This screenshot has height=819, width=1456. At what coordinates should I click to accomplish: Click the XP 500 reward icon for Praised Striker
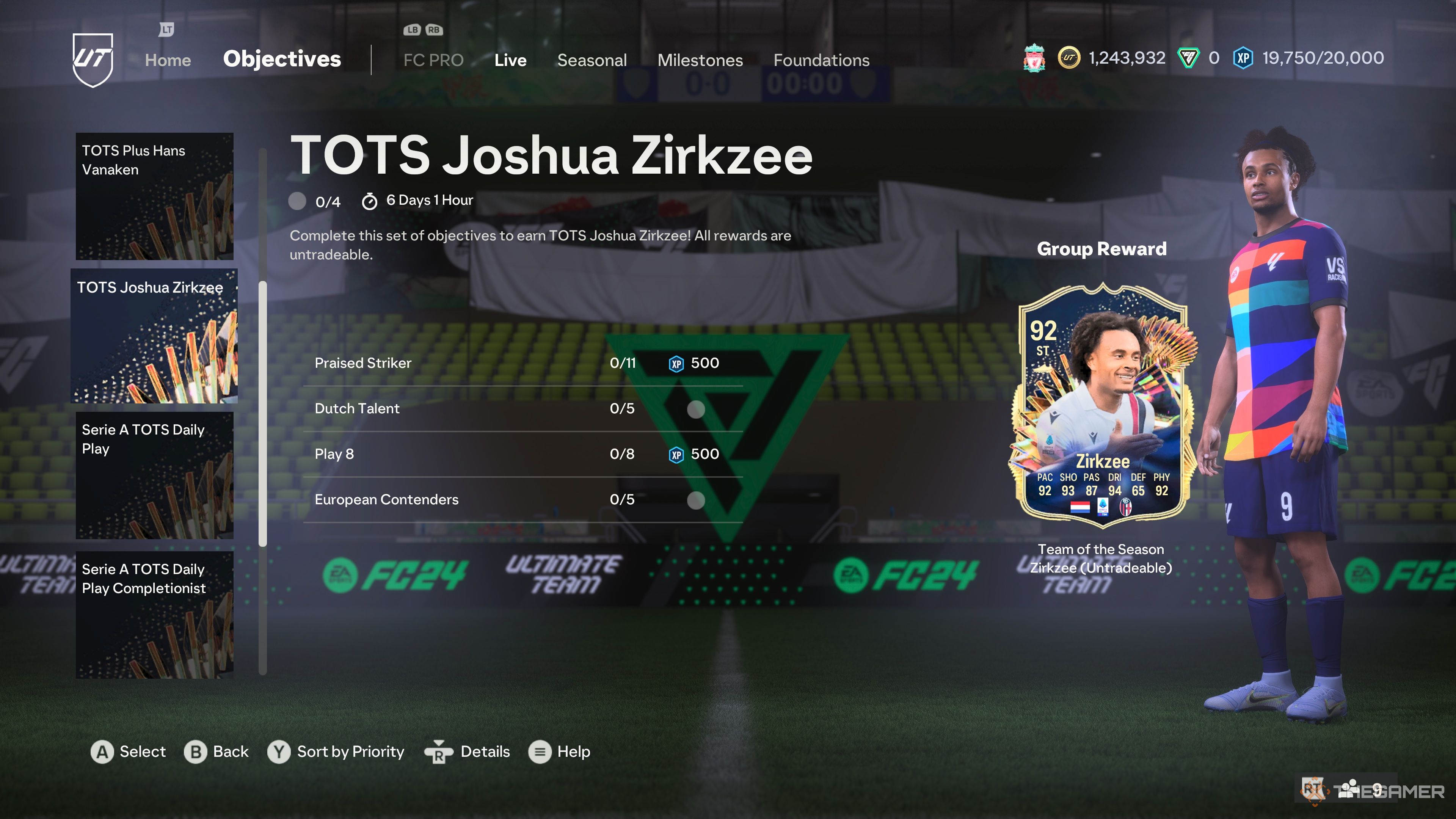click(676, 364)
